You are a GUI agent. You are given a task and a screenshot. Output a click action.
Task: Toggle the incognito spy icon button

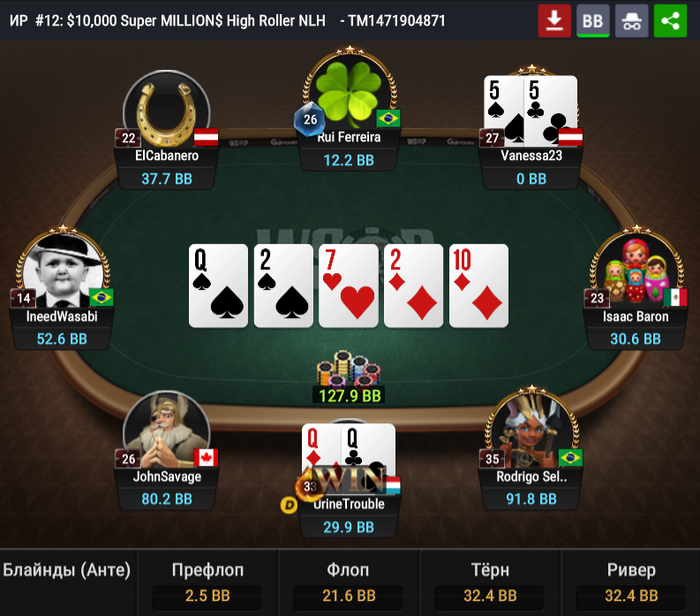[x=632, y=20]
